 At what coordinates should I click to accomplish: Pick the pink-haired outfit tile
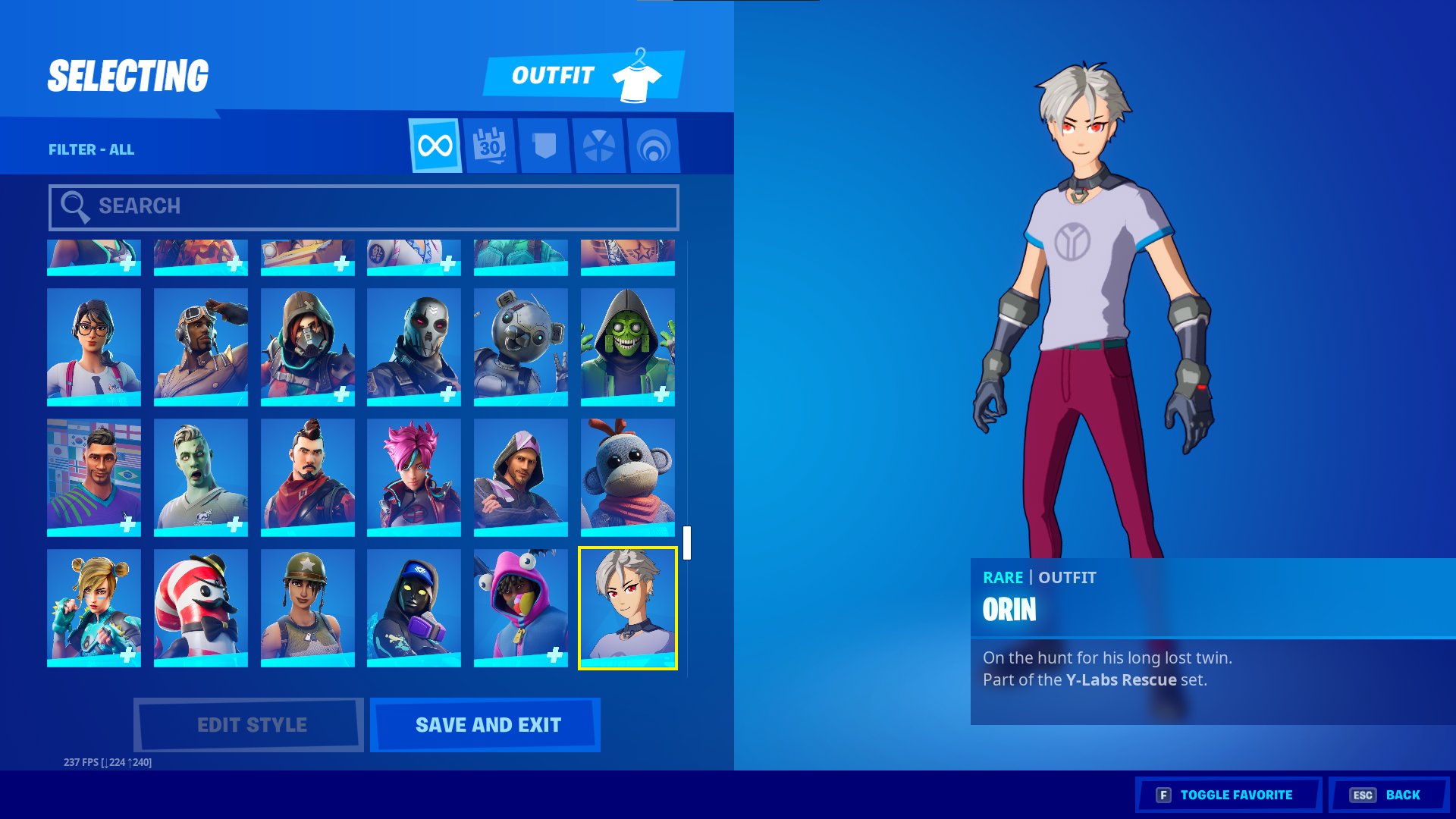413,478
